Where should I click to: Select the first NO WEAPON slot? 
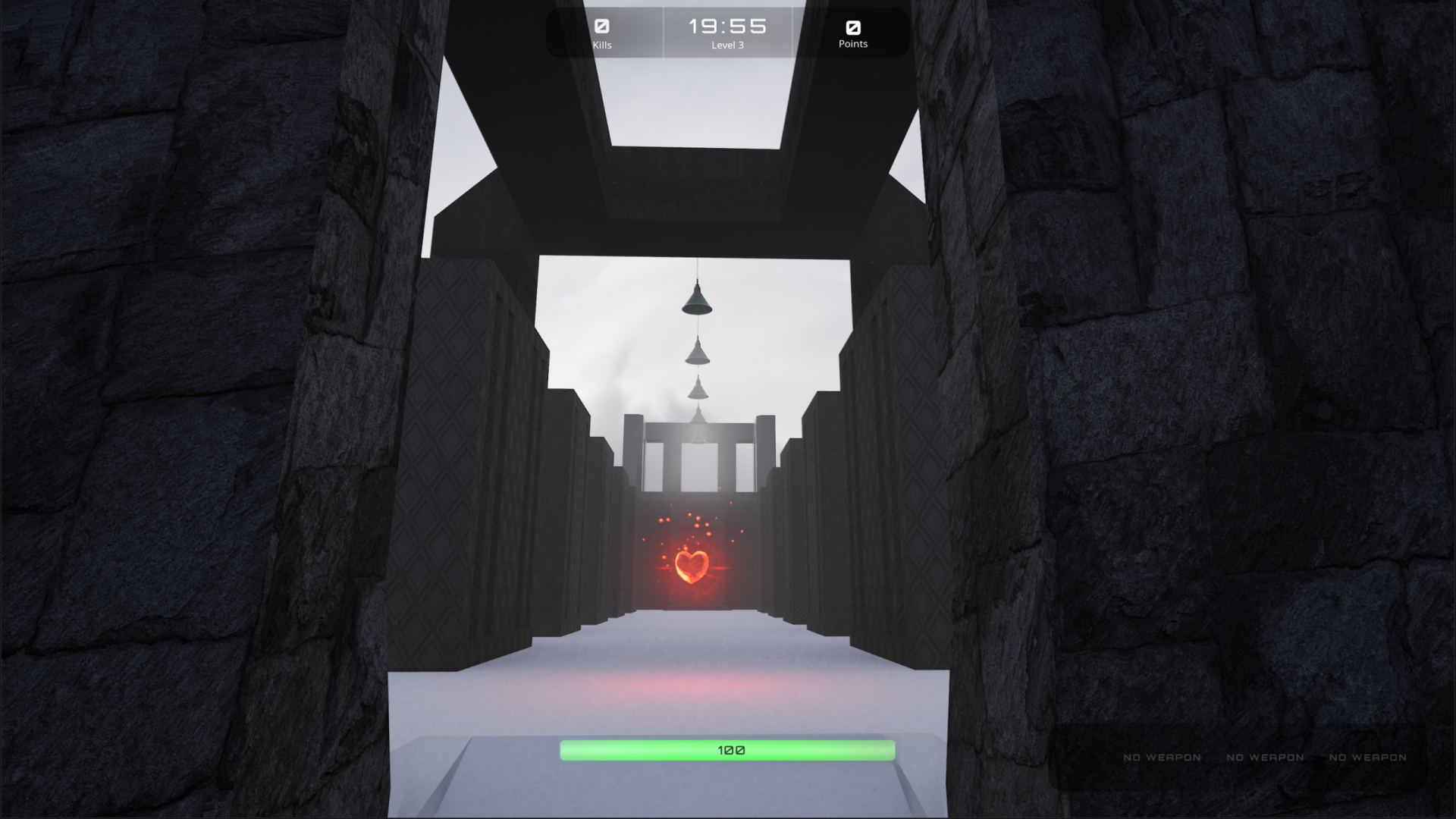[x=1163, y=757]
